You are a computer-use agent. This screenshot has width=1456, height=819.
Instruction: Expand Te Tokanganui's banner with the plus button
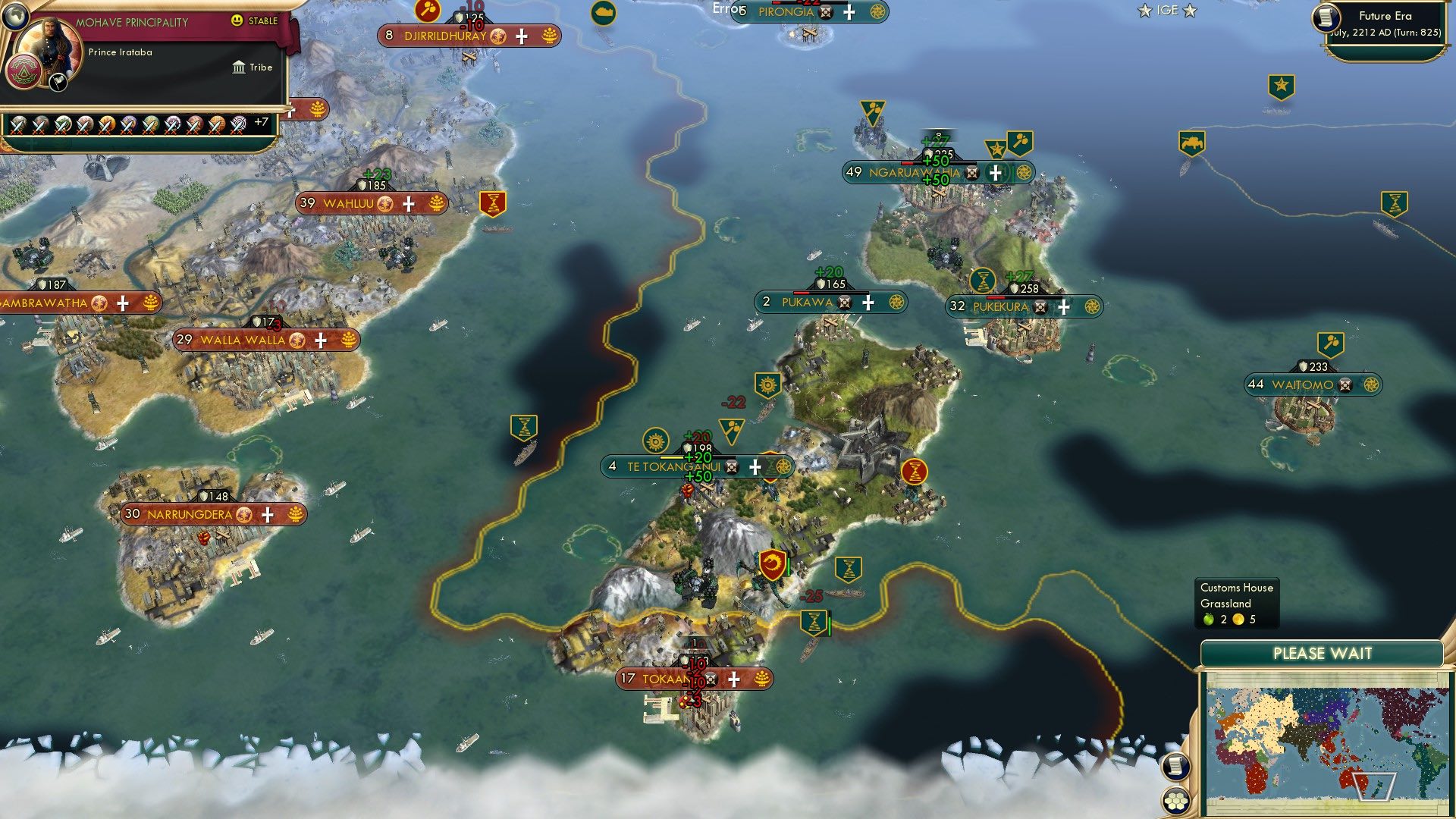(755, 467)
